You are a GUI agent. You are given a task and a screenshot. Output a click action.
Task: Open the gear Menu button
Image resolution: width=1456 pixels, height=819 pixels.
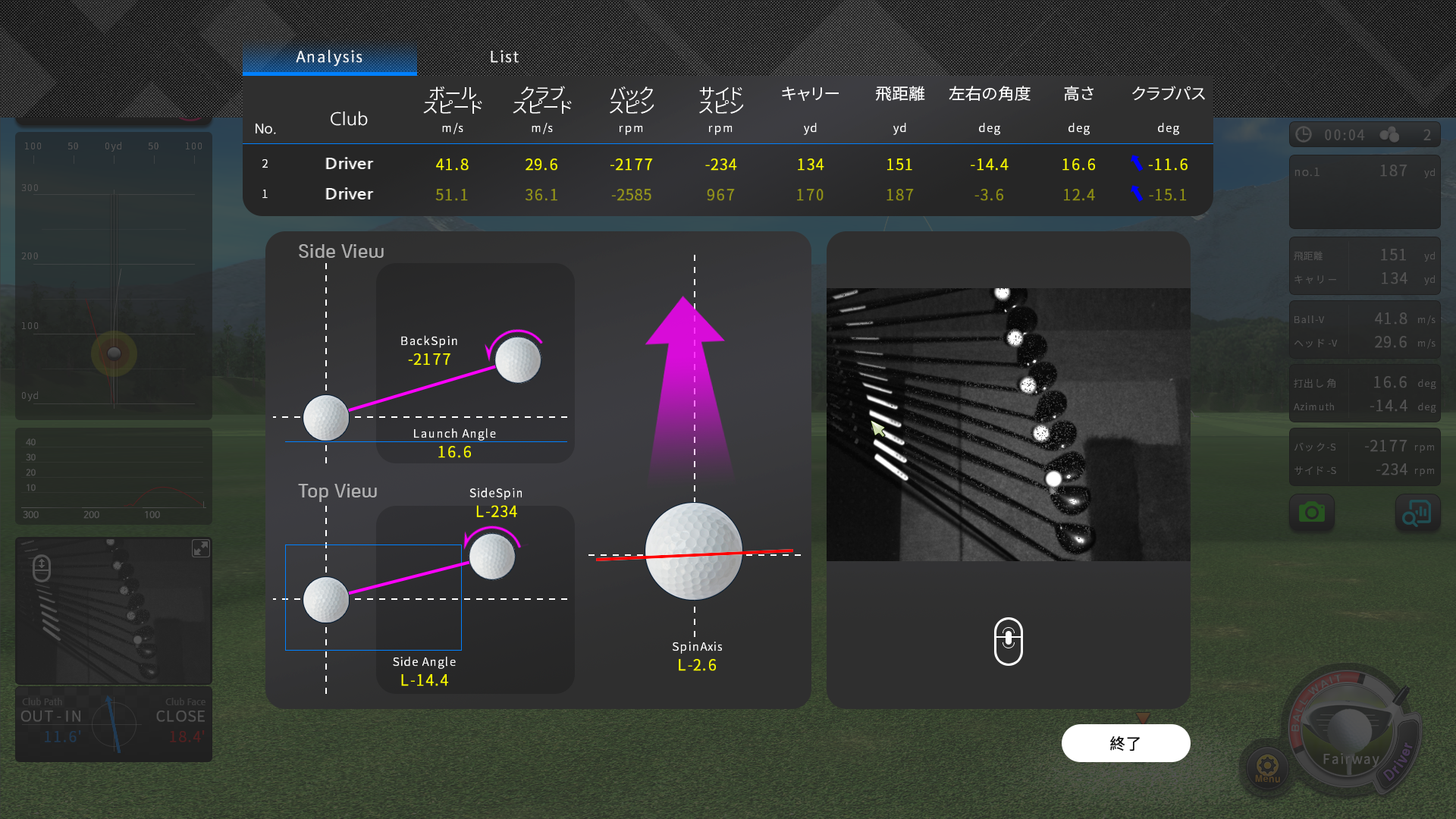point(1267,767)
